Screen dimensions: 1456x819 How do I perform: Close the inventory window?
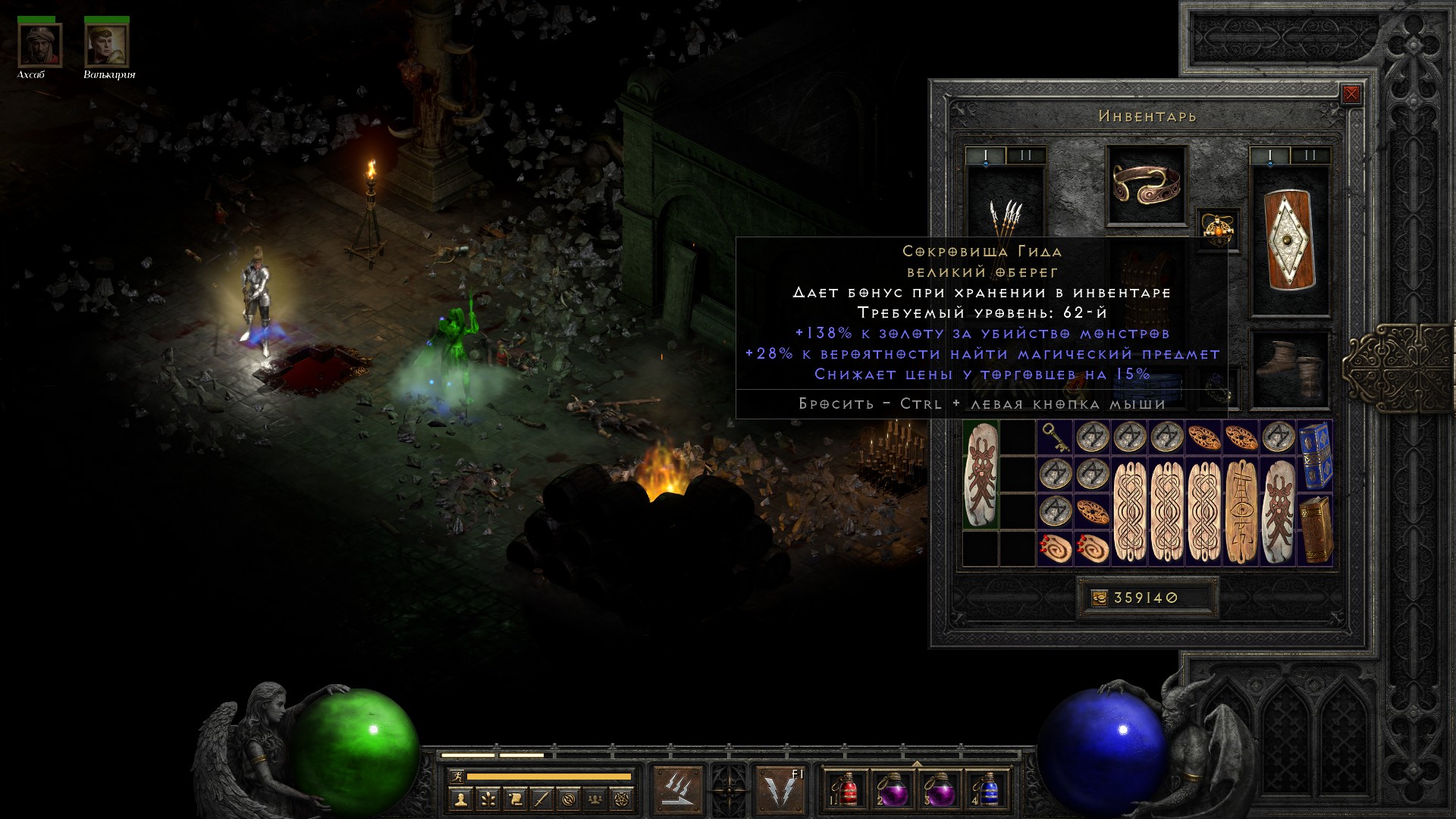pyautogui.click(x=1351, y=95)
